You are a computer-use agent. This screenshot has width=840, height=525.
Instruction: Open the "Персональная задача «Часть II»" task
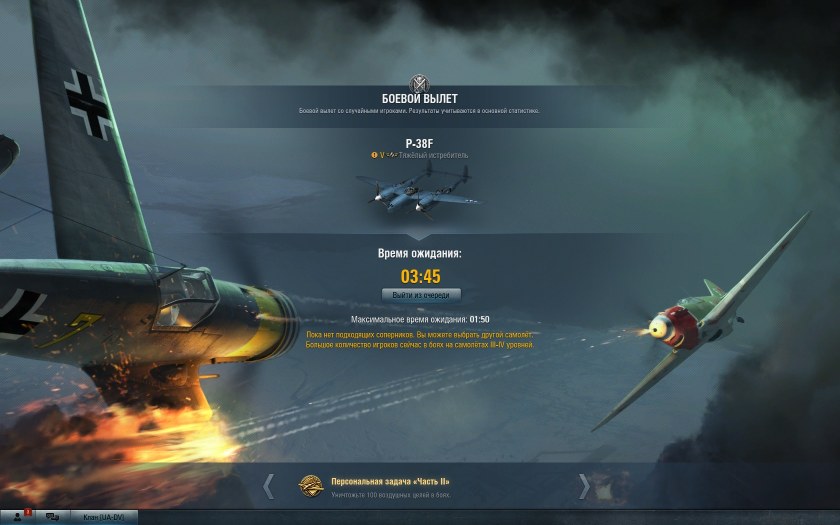coord(376,482)
